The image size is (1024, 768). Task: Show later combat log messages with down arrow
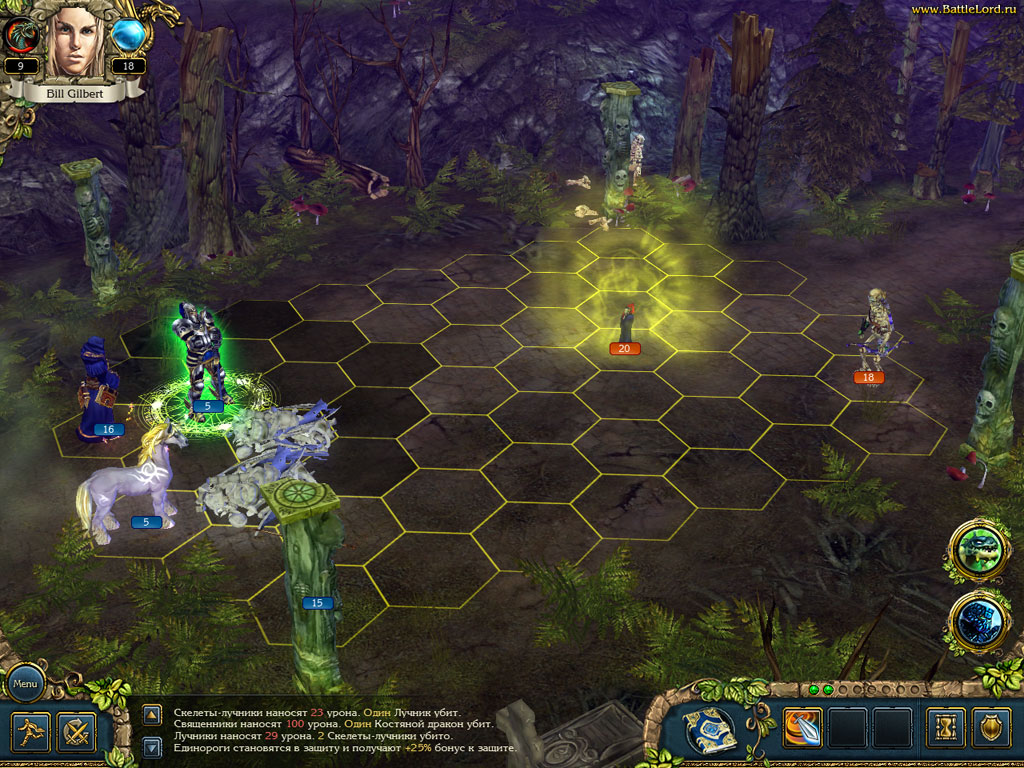(152, 746)
